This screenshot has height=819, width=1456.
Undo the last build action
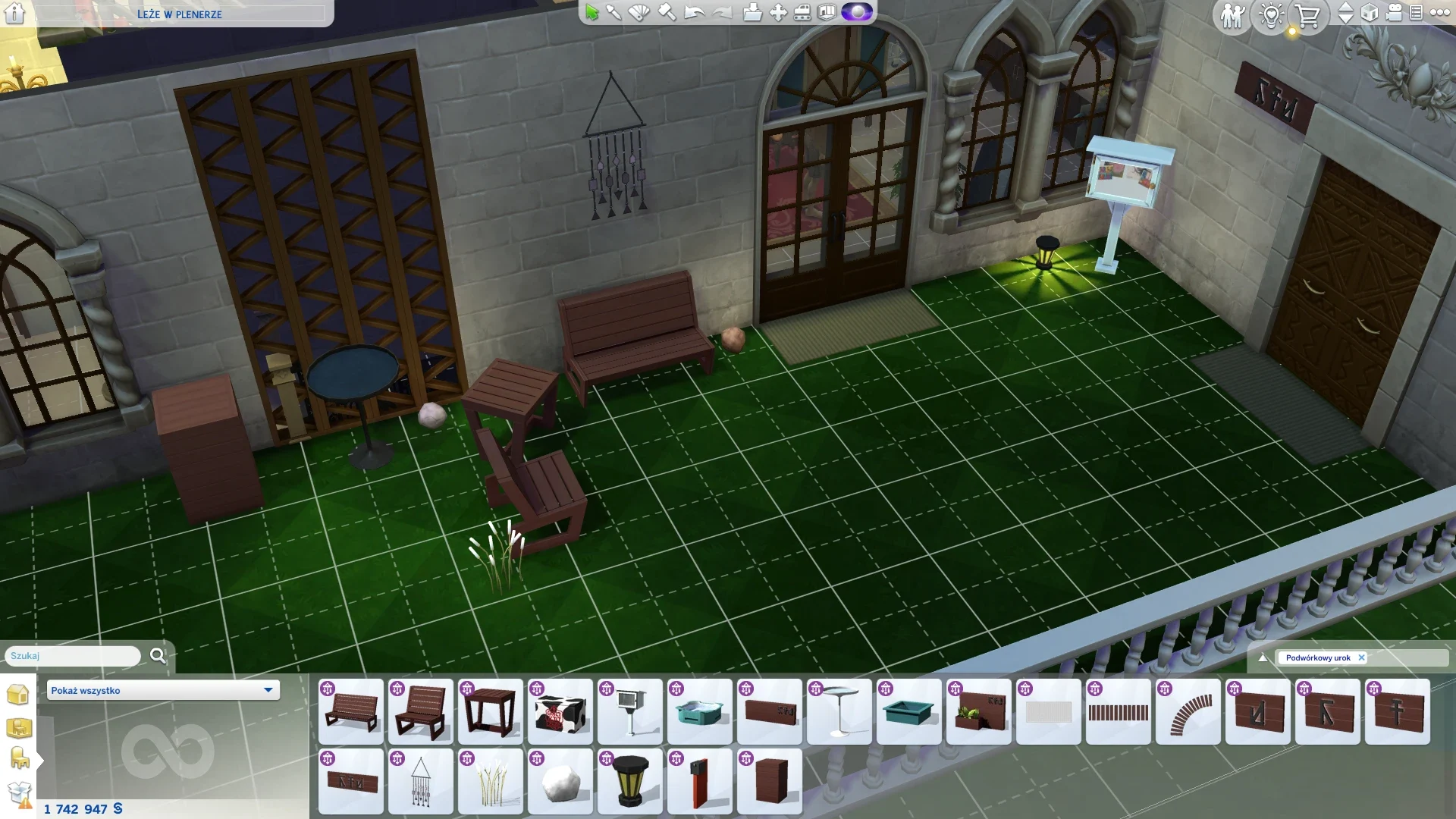coord(694,12)
